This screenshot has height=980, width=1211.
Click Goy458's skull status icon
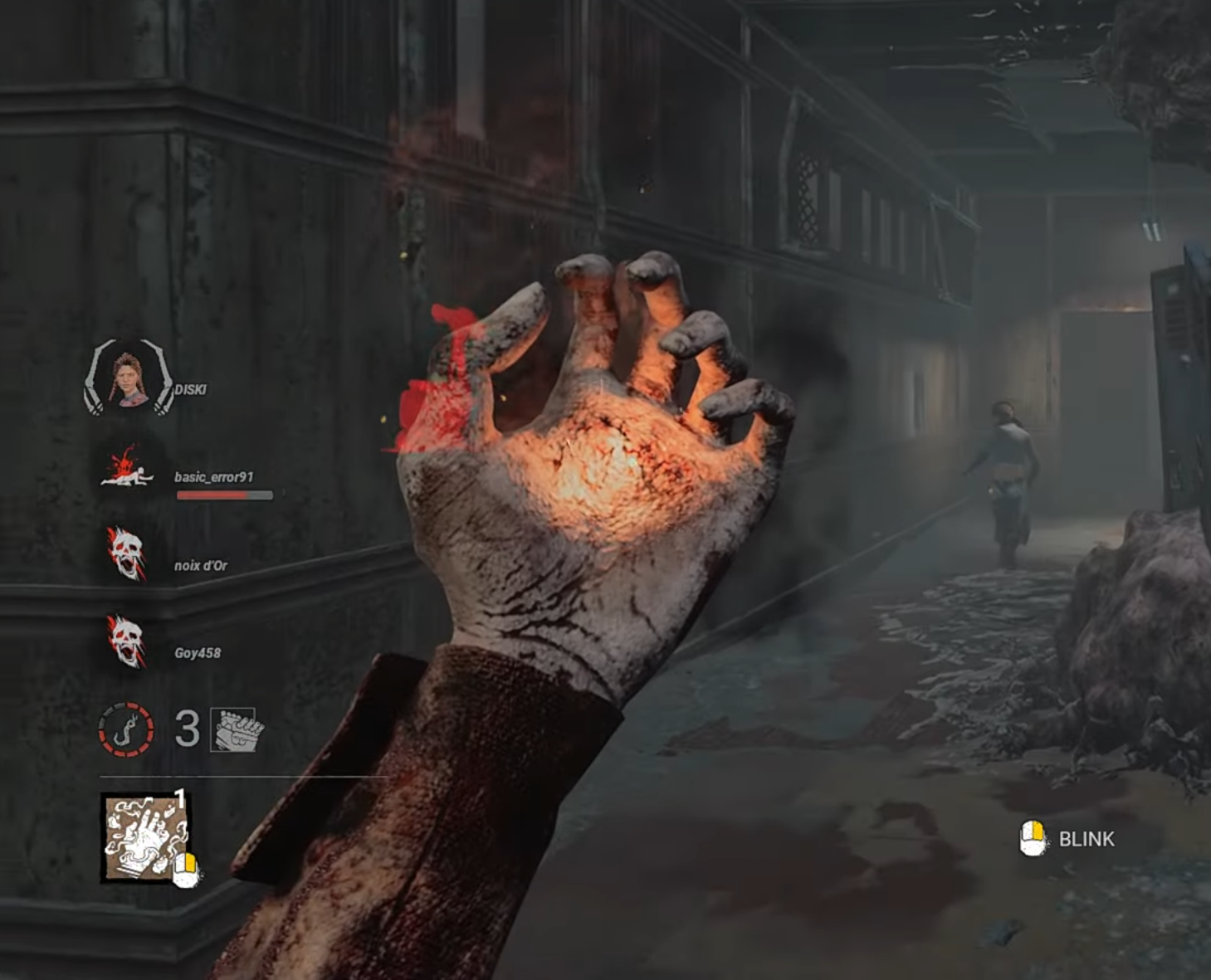pyautogui.click(x=126, y=641)
